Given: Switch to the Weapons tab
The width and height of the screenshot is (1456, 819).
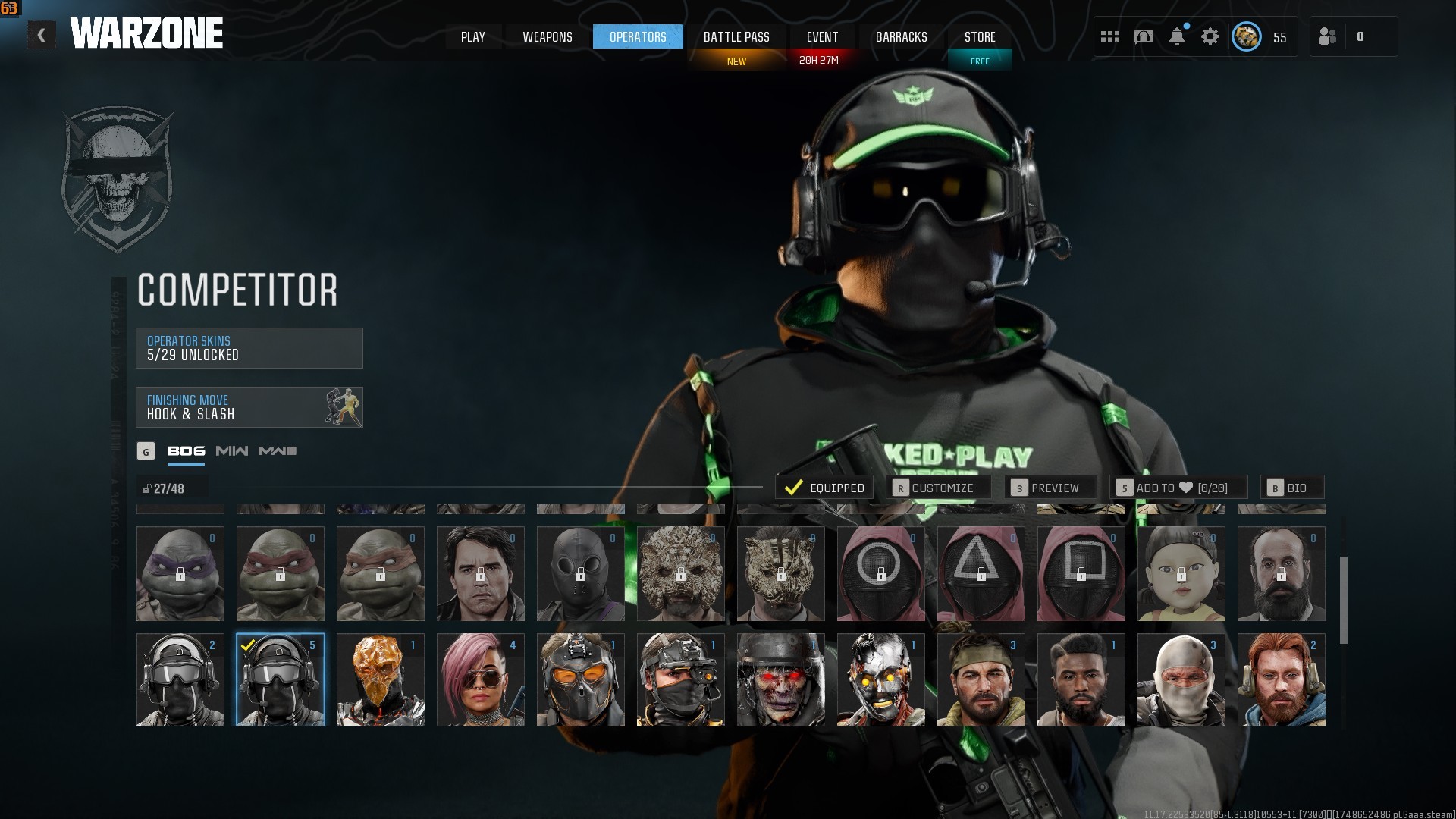Looking at the screenshot, I should [x=548, y=37].
